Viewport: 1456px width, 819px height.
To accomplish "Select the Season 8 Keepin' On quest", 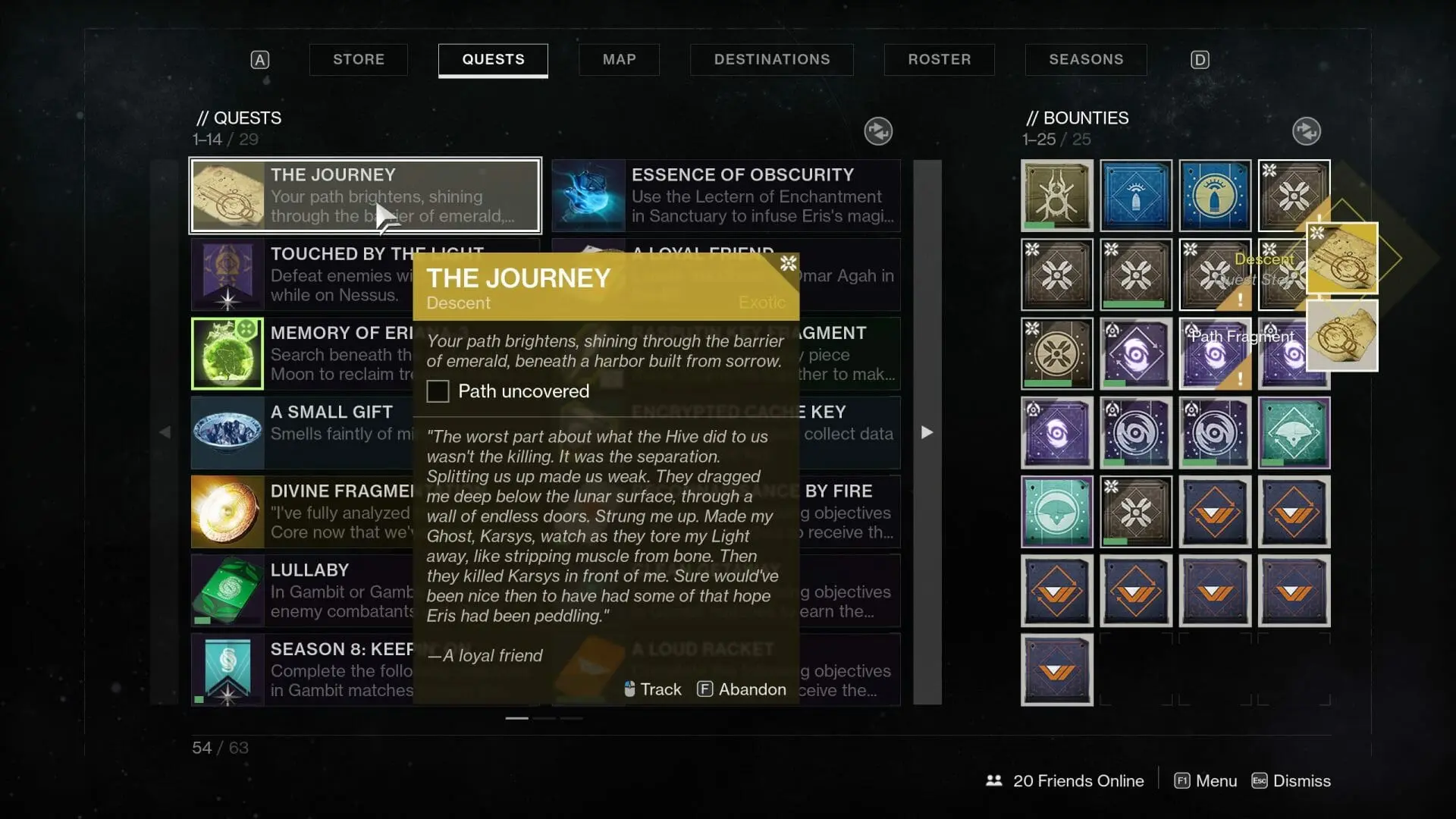I will [303, 670].
